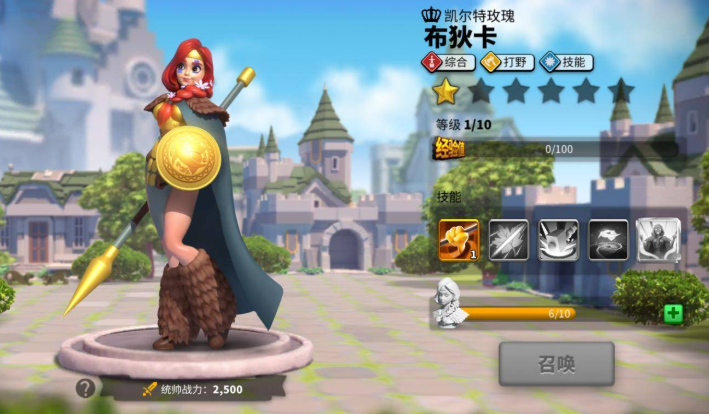This screenshot has height=414, width=709.
Task: Click the 召唤 summon button
Action: coord(556,364)
